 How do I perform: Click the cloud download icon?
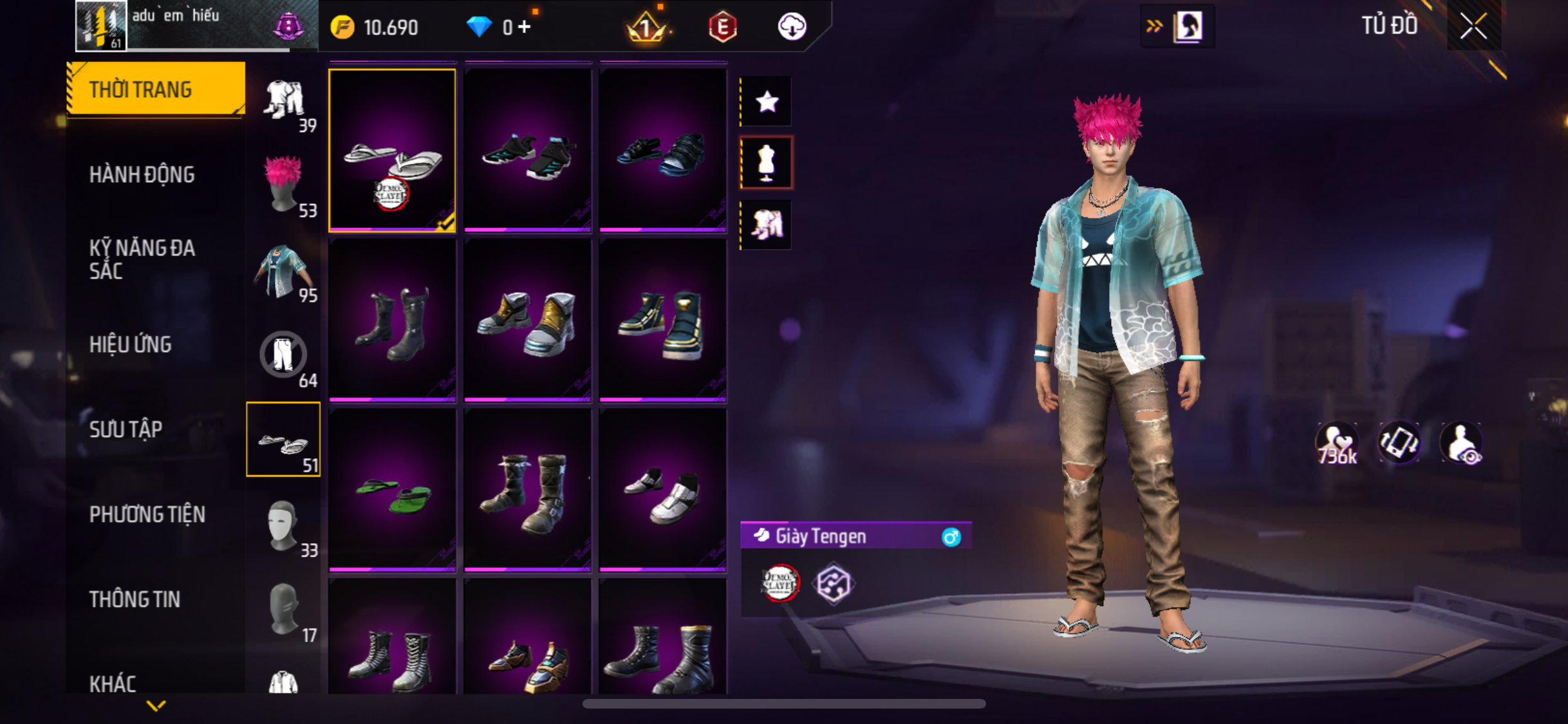792,27
